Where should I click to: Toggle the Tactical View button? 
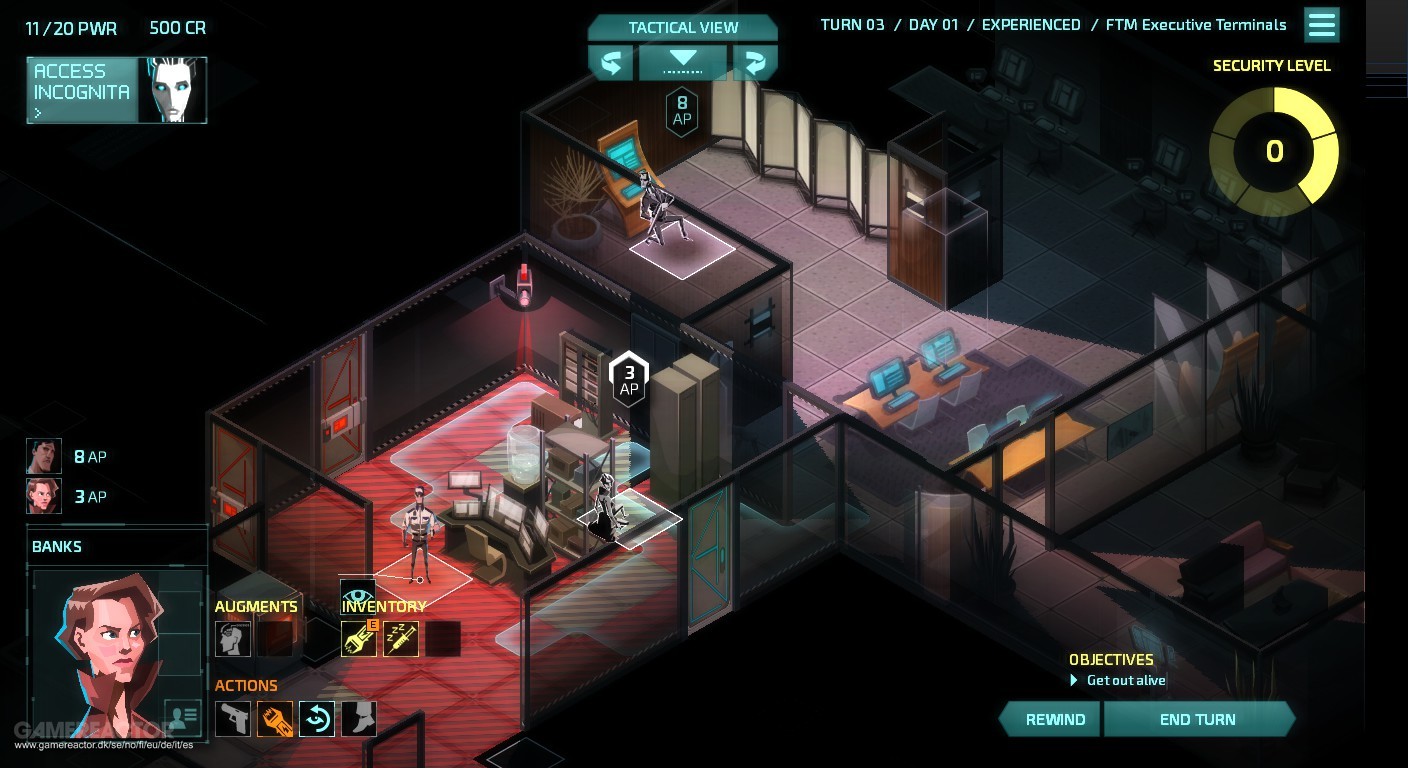[x=683, y=28]
